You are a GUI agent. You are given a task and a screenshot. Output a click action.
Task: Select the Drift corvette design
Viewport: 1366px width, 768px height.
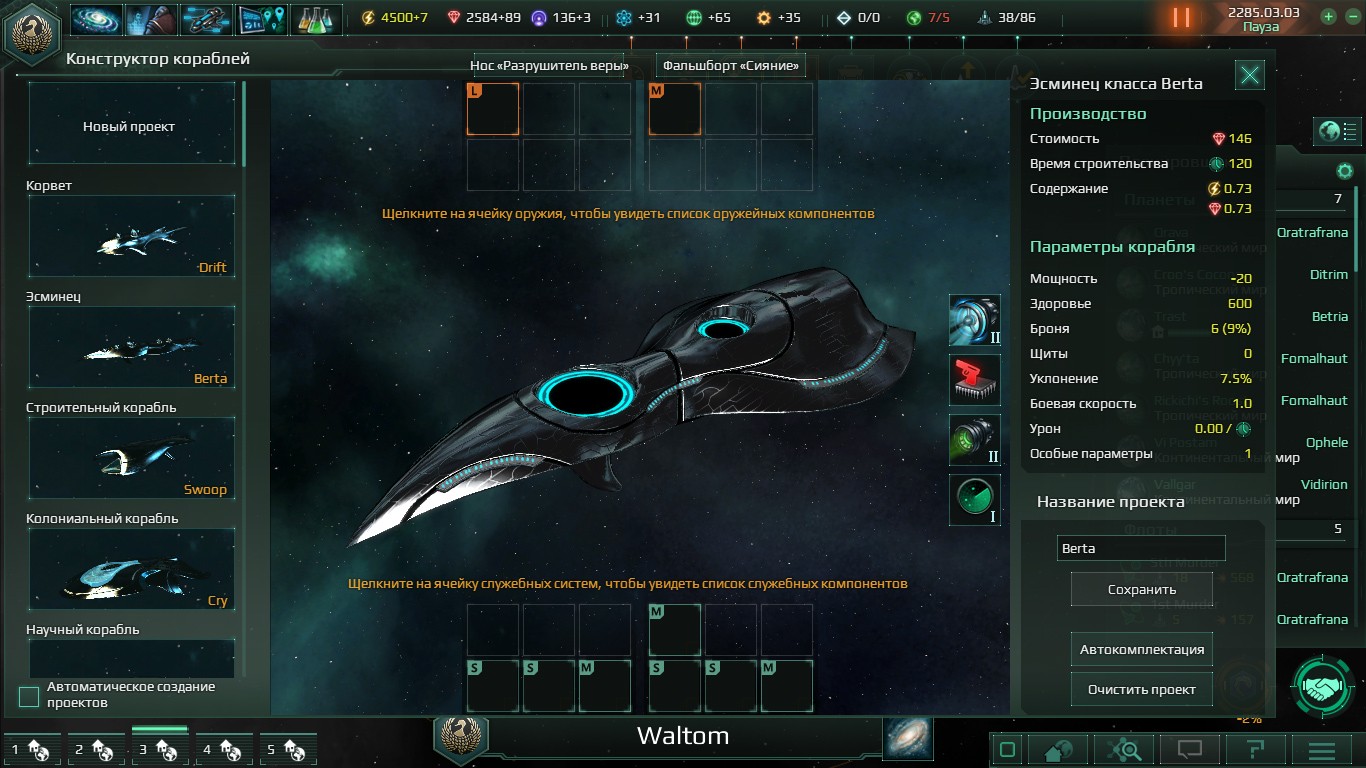tap(131, 237)
